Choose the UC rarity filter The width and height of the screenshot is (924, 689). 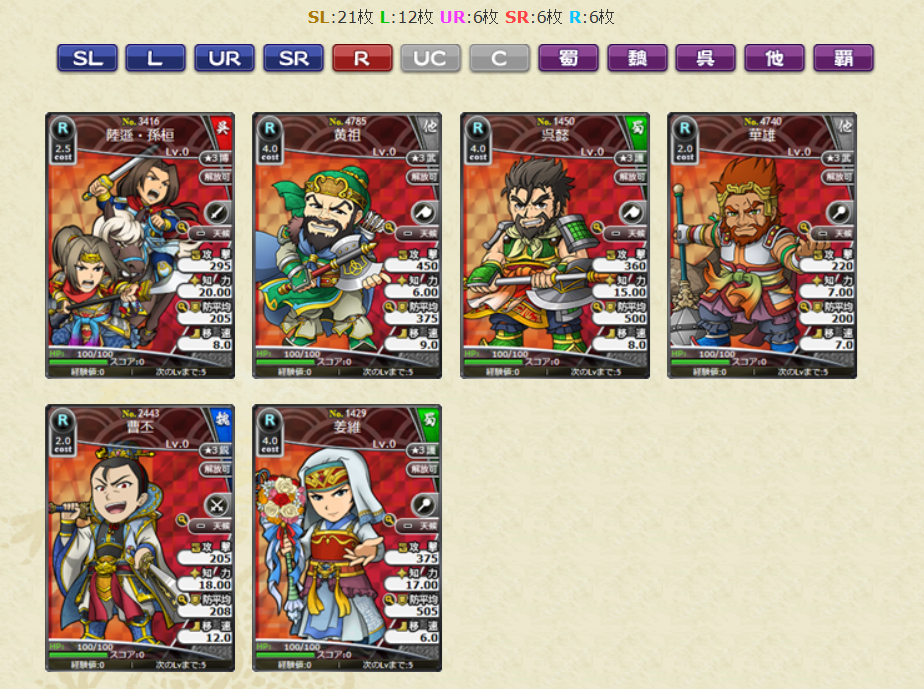point(431,58)
